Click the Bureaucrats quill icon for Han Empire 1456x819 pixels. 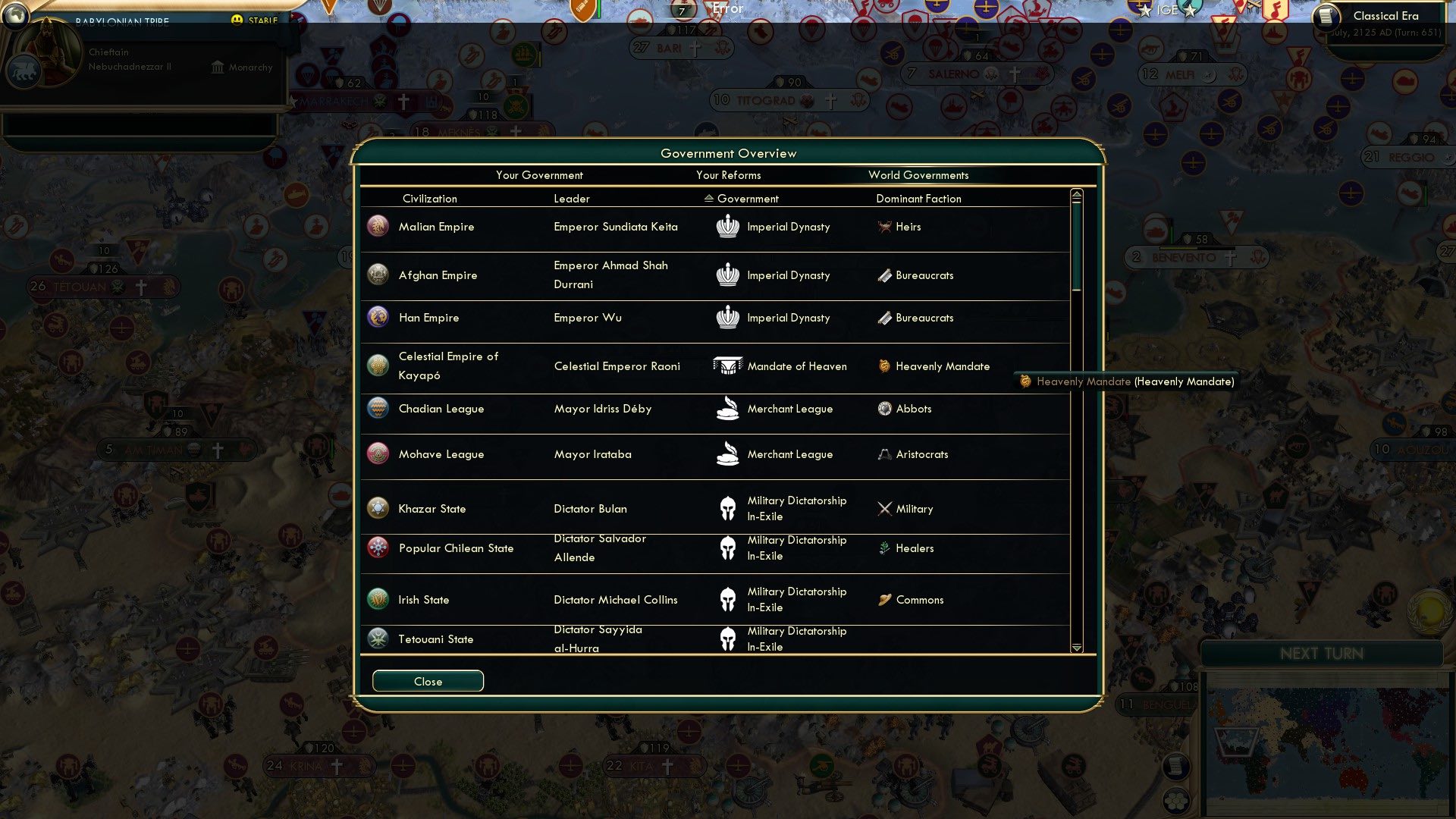pos(884,318)
